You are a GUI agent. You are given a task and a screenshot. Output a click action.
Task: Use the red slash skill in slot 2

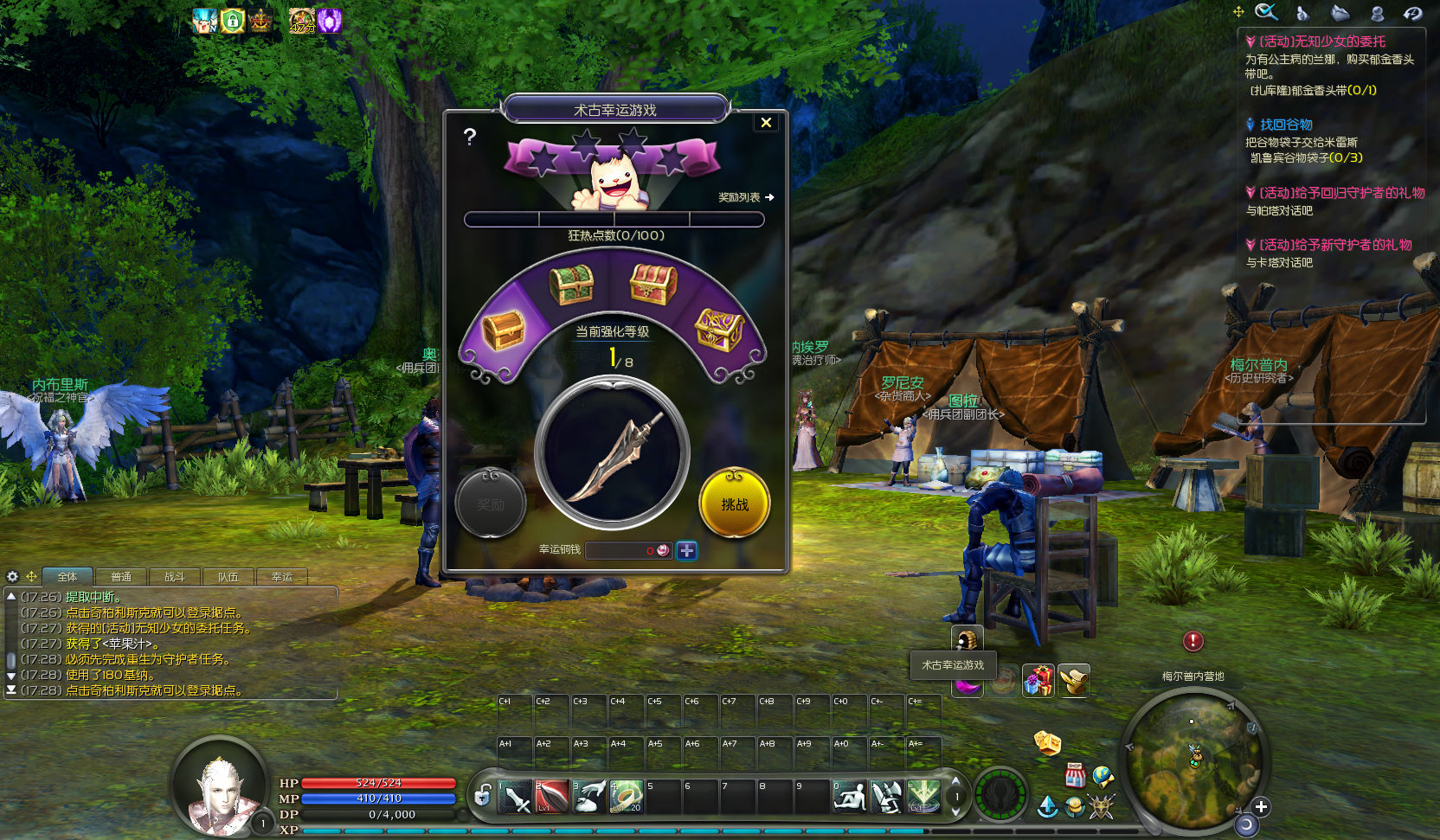click(x=551, y=796)
